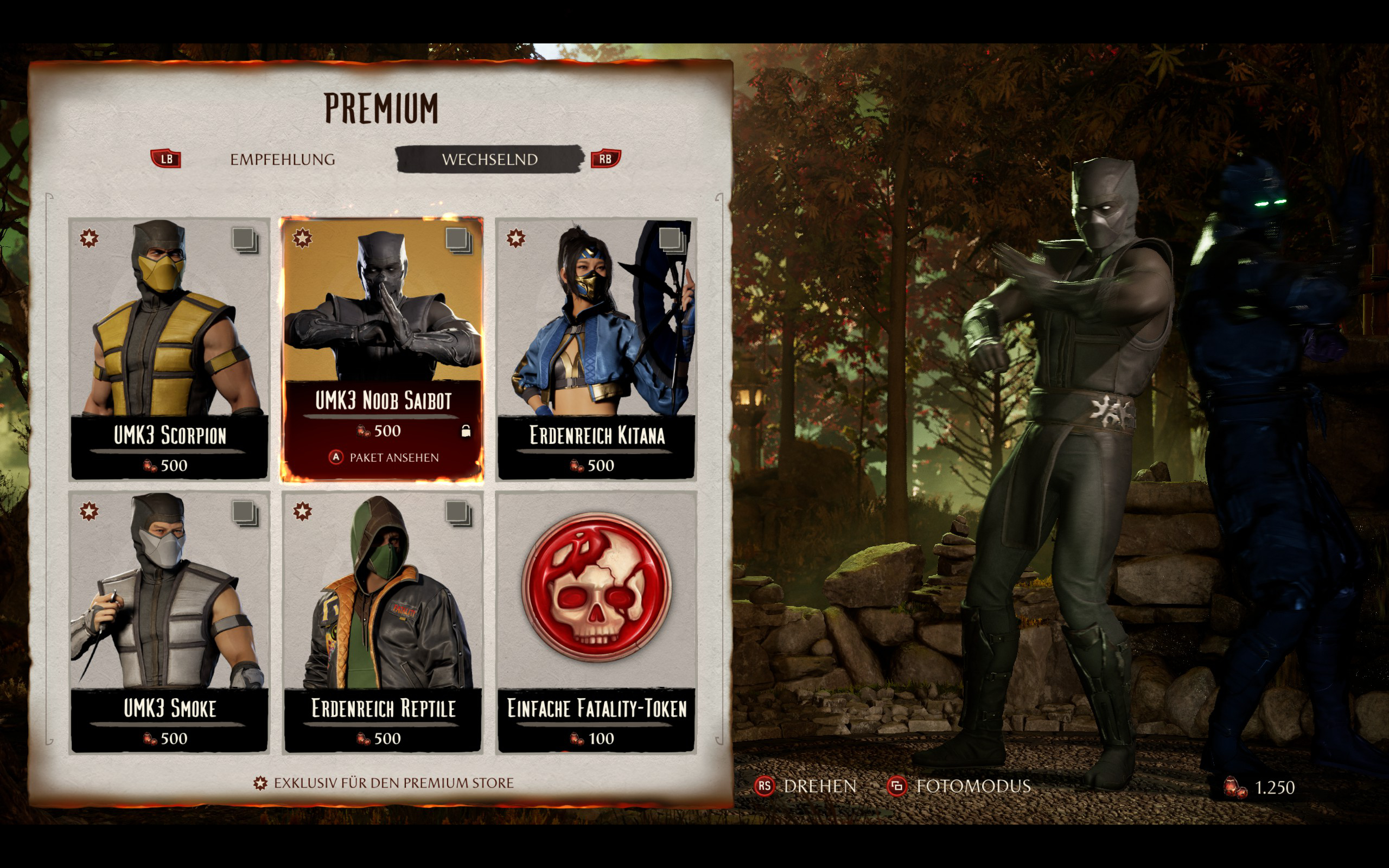This screenshot has height=868, width=1389.
Task: Select the Einfache Fatality-Token item
Action: [x=596, y=621]
